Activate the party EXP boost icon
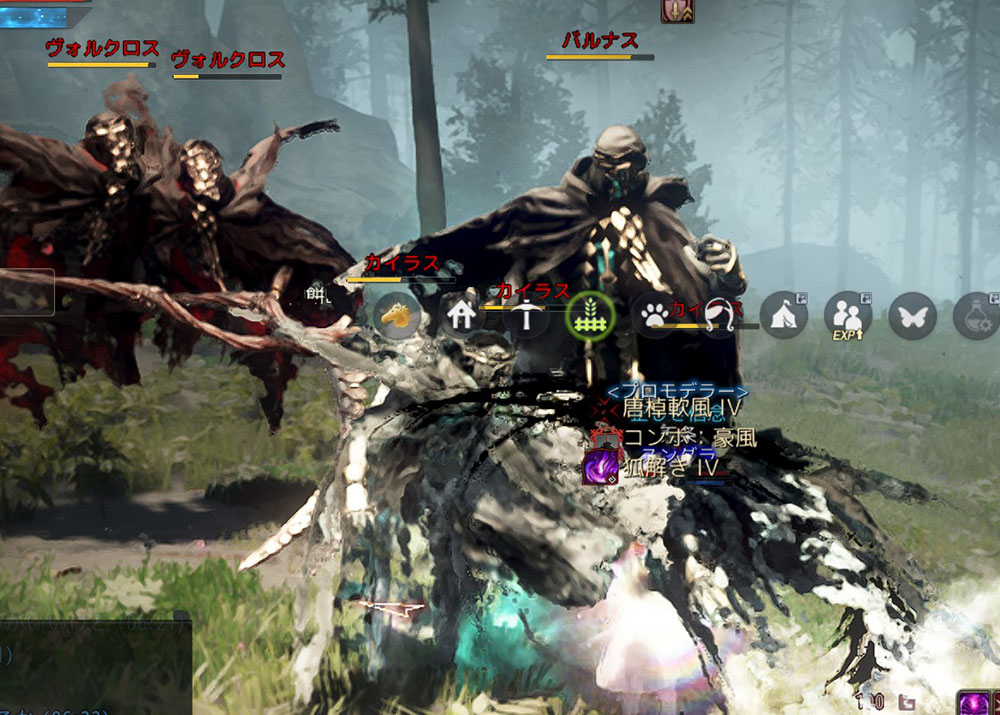The height and width of the screenshot is (715, 1000). pos(846,315)
